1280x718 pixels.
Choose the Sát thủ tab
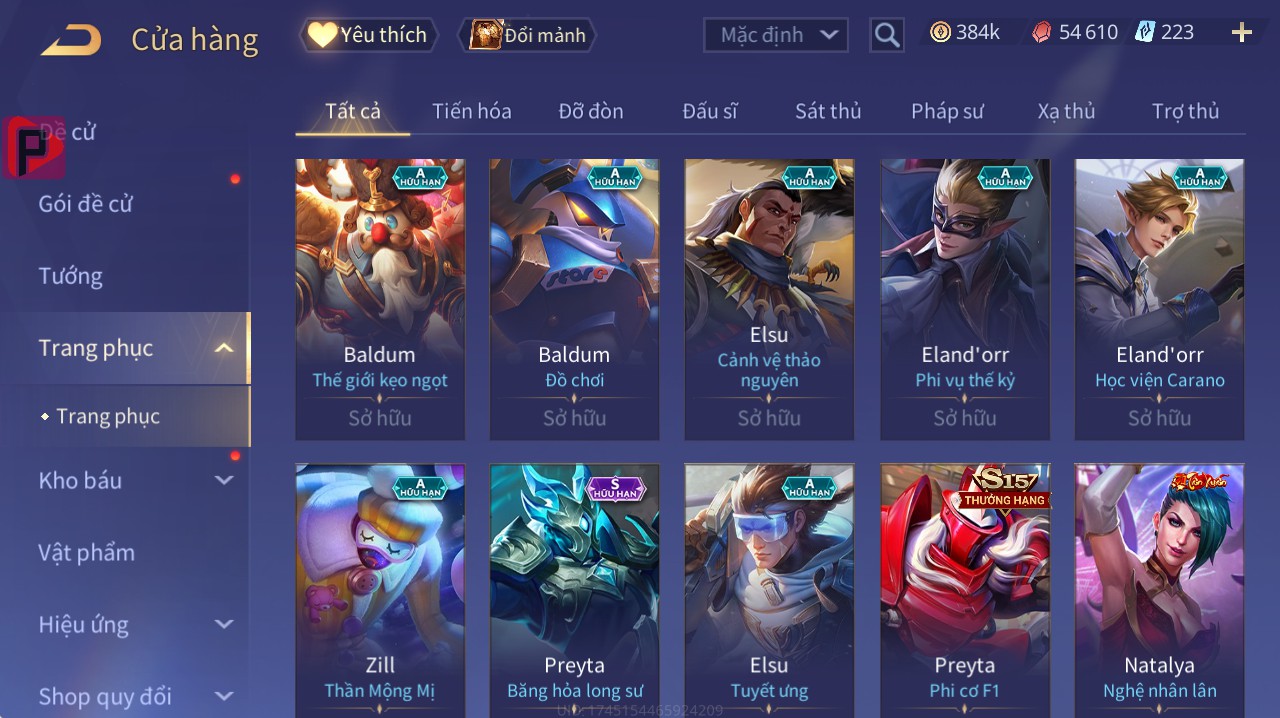click(828, 111)
